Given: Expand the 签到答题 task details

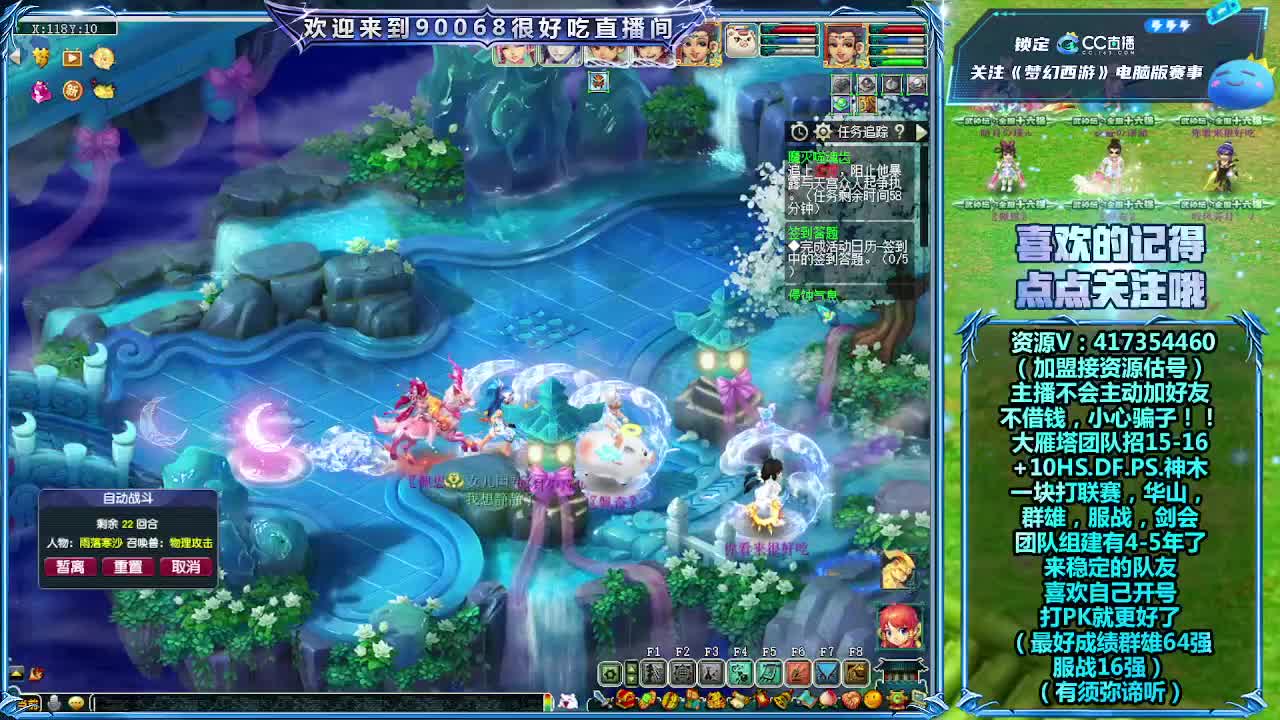Looking at the screenshot, I should [815, 231].
